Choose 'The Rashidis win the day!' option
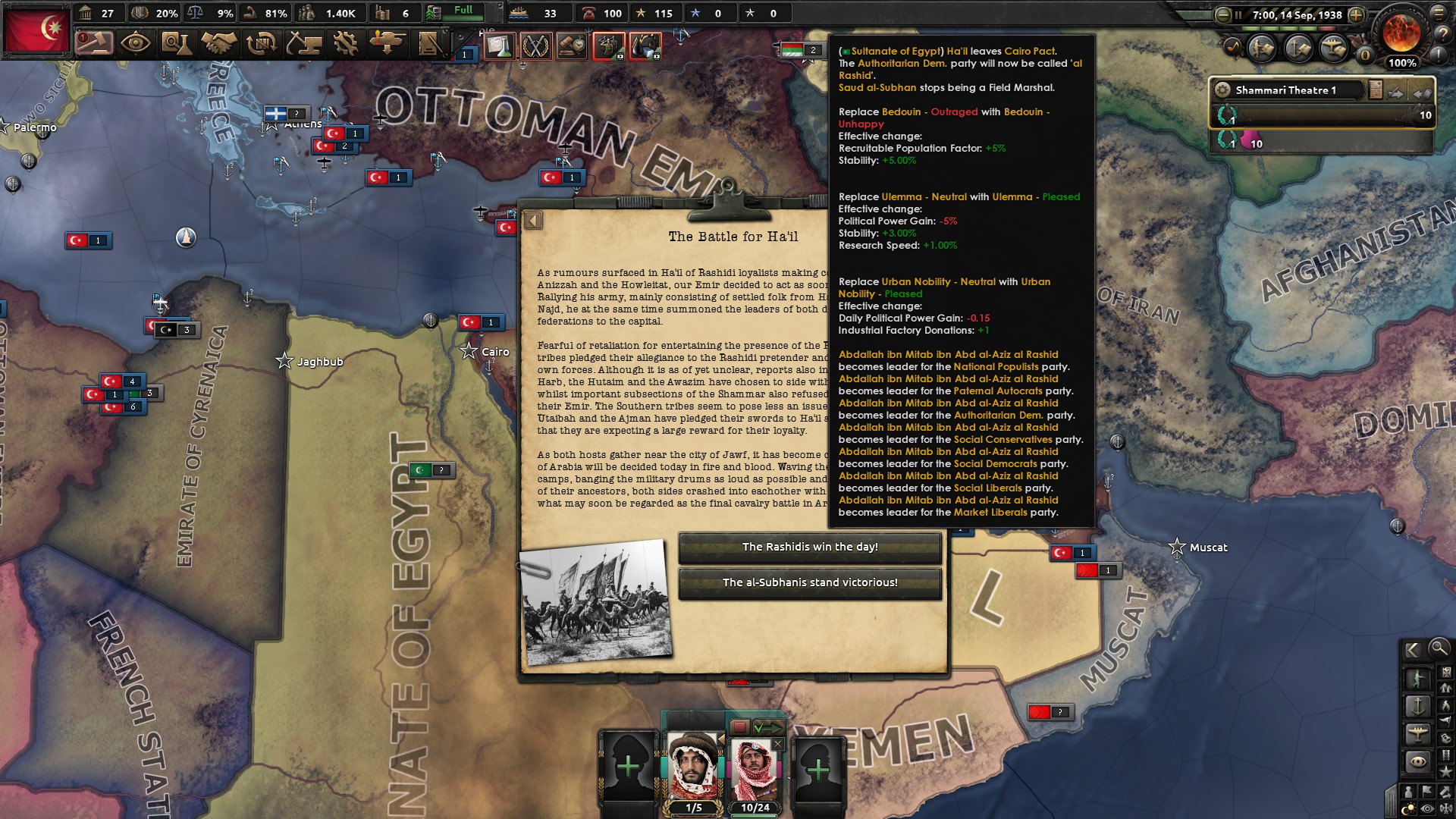Screen dimensions: 1456x819 tap(811, 548)
